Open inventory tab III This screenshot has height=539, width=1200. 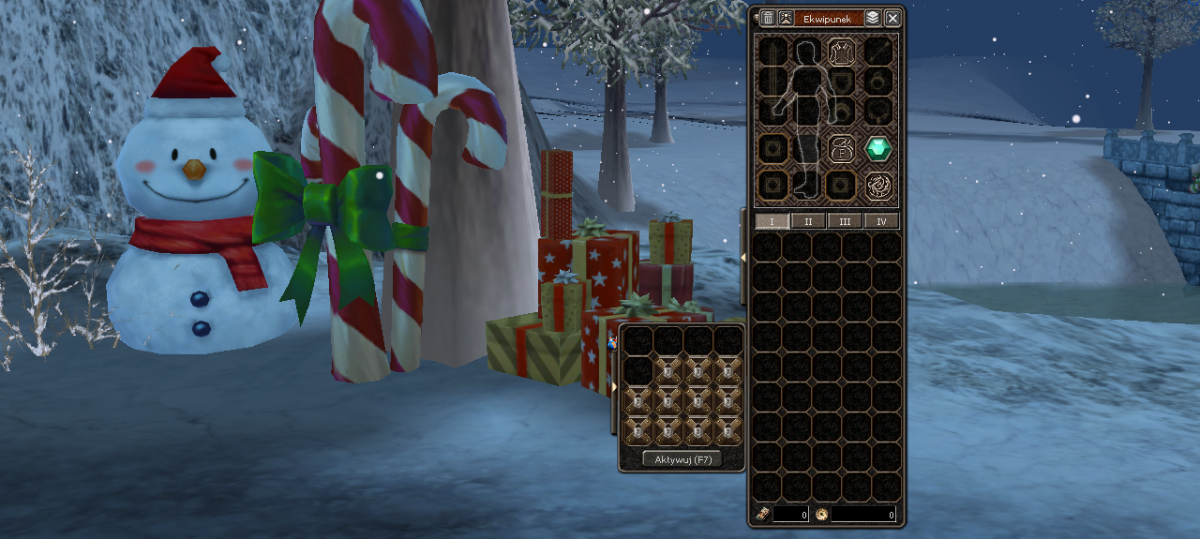point(845,221)
